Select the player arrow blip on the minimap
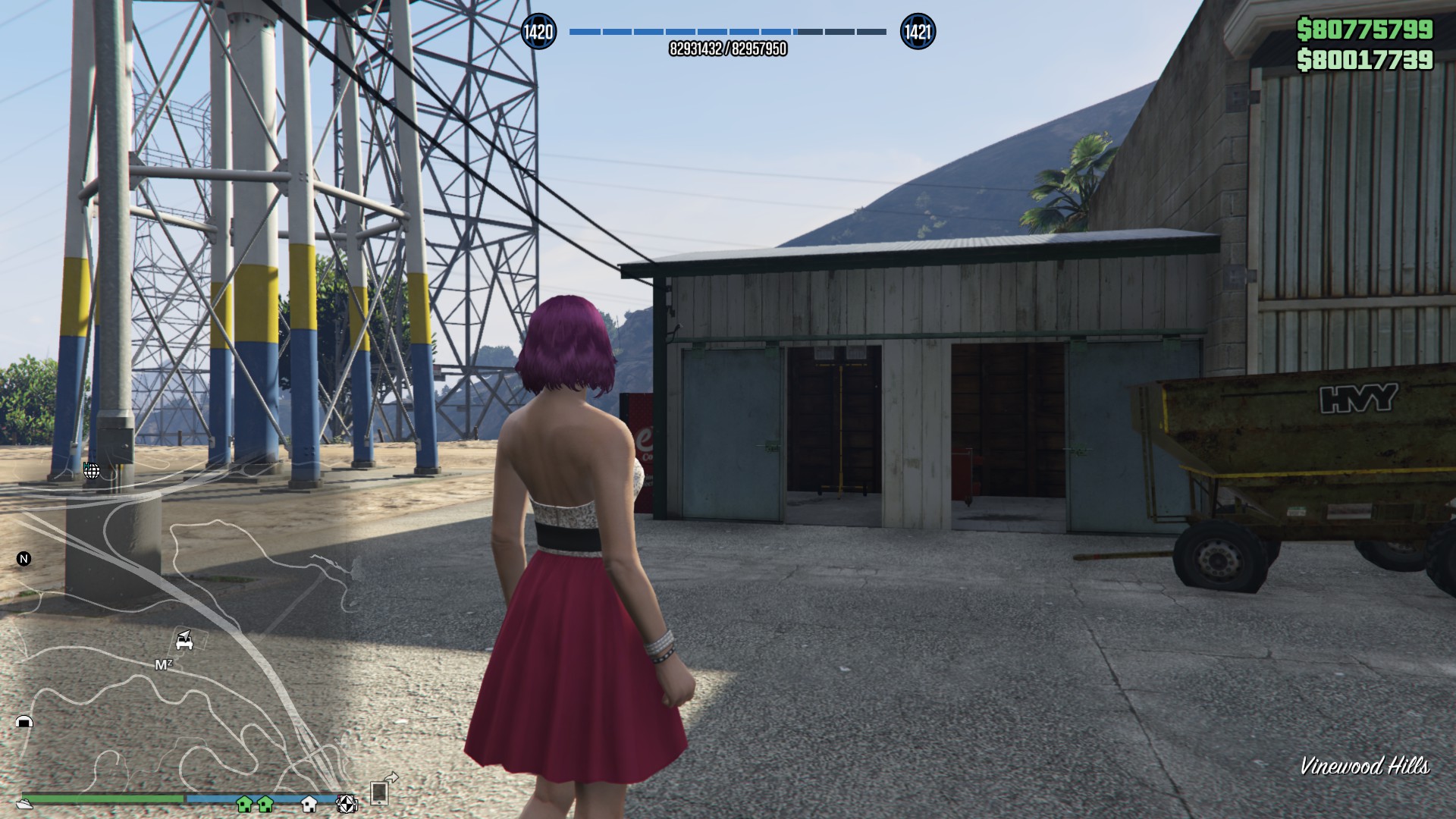The width and height of the screenshot is (1456, 819). pyautogui.click(x=186, y=635)
